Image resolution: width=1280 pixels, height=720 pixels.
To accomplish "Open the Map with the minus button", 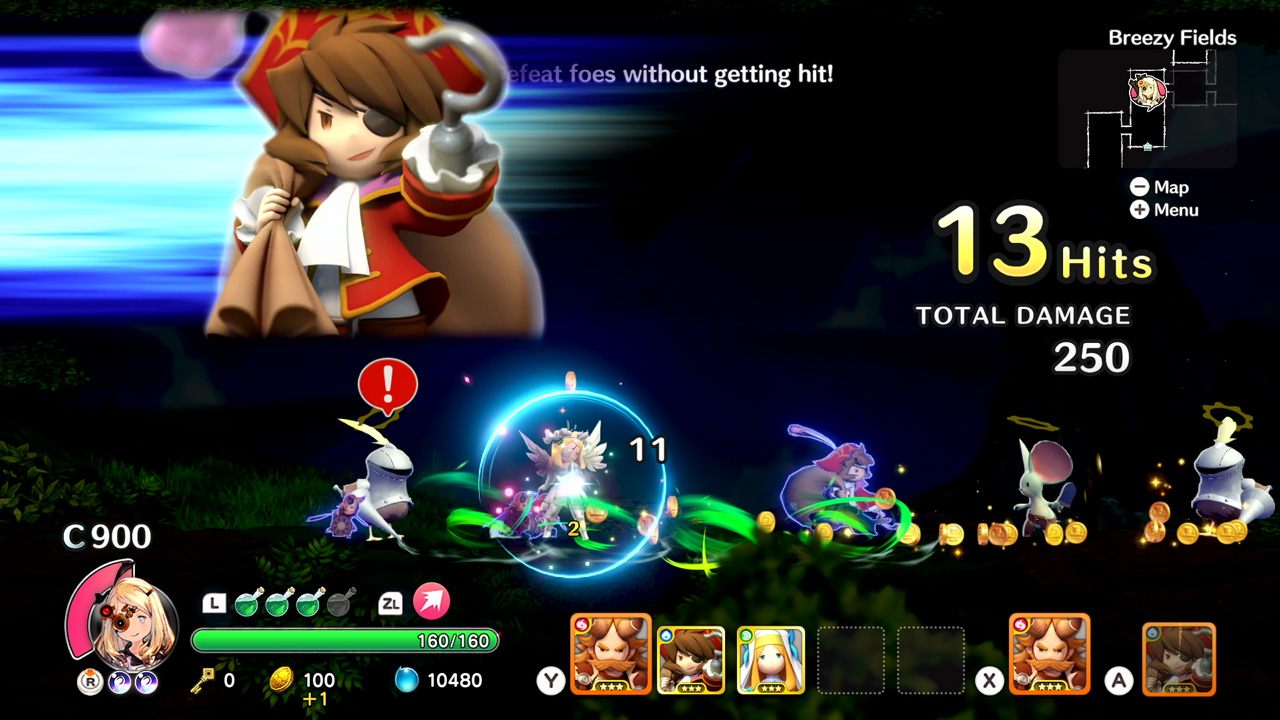I will coord(1140,187).
